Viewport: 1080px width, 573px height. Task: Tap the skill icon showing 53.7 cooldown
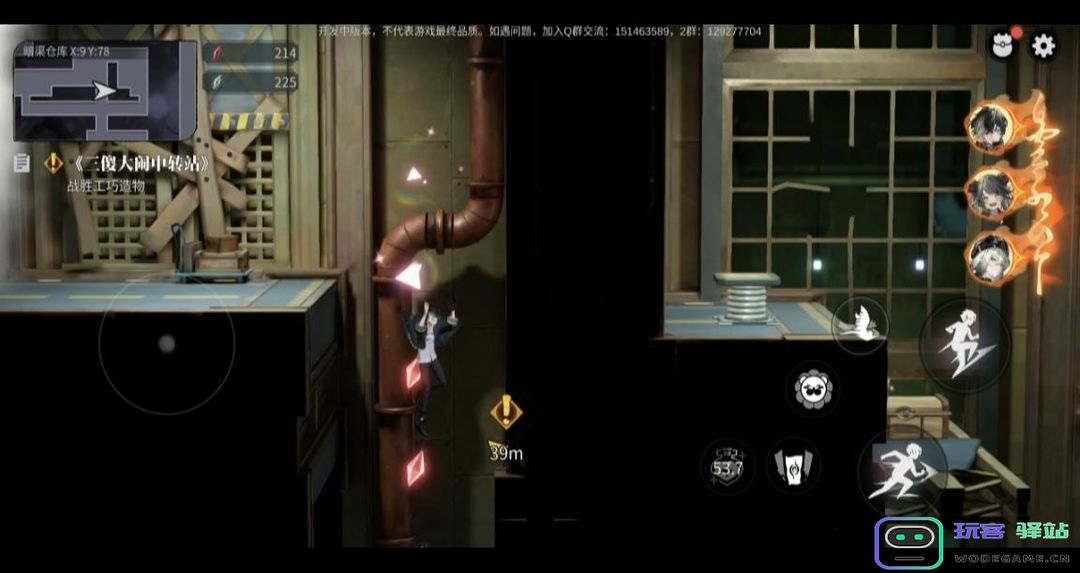728,466
